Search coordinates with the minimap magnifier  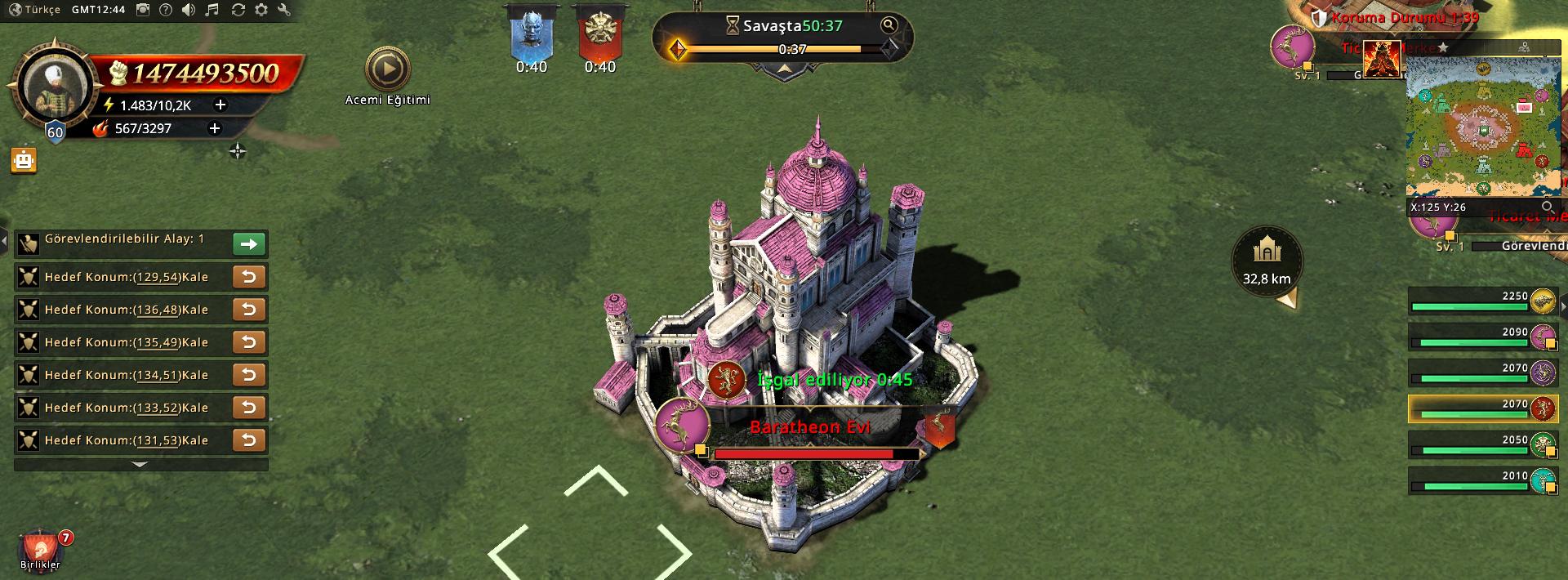click(1547, 207)
